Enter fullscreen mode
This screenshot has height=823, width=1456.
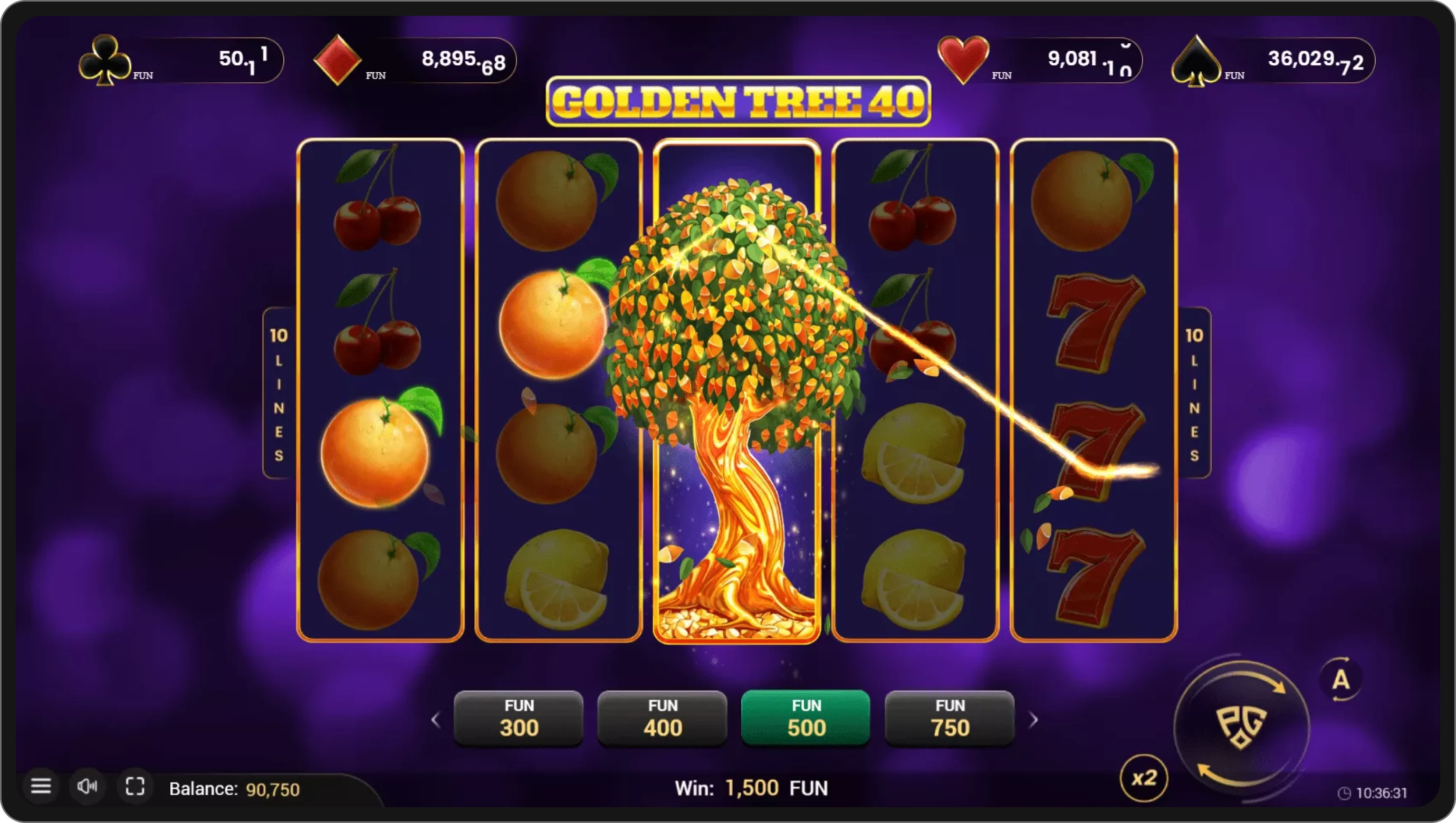coord(135,786)
